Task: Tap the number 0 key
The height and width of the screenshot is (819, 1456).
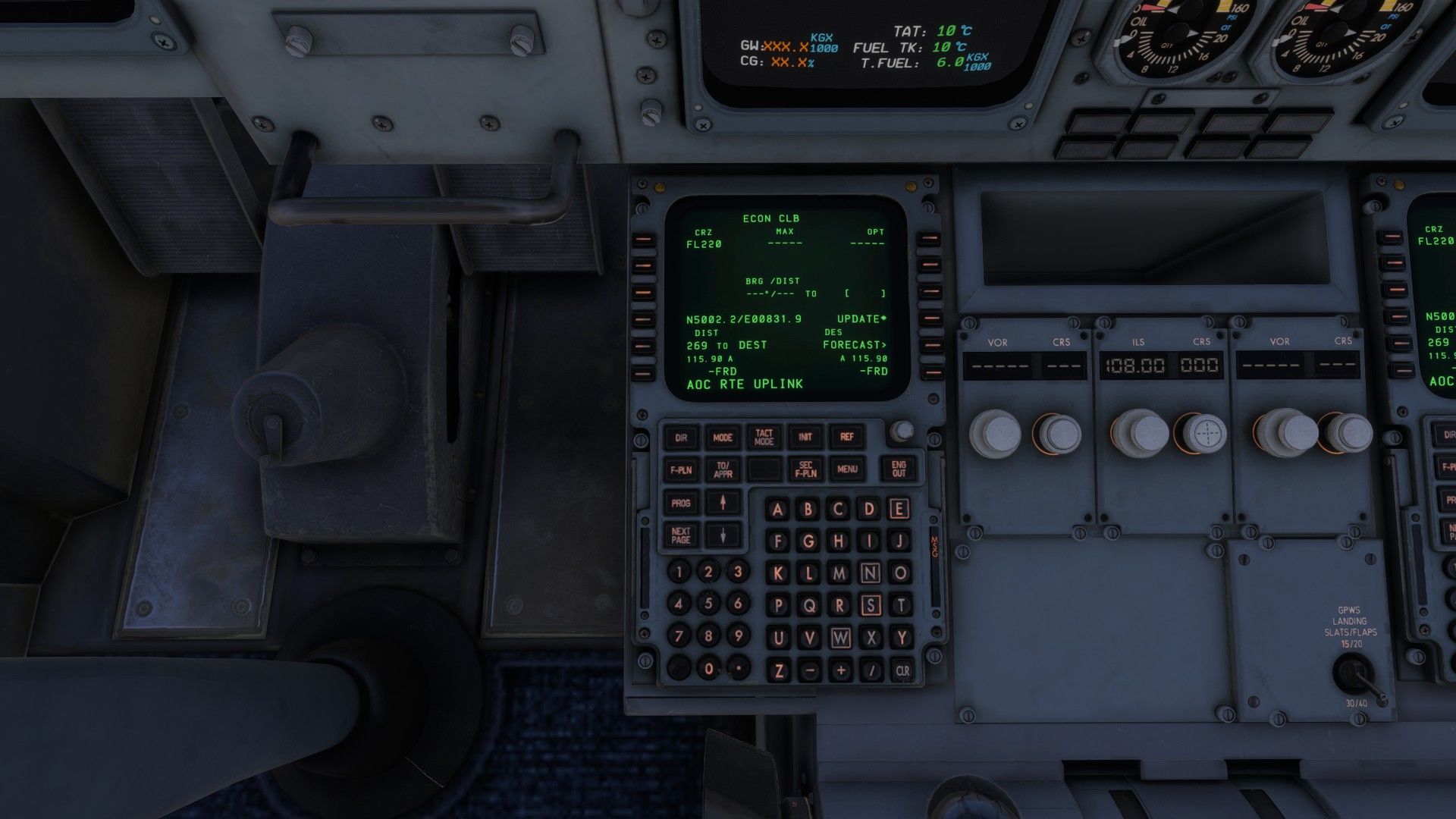Action: [708, 669]
